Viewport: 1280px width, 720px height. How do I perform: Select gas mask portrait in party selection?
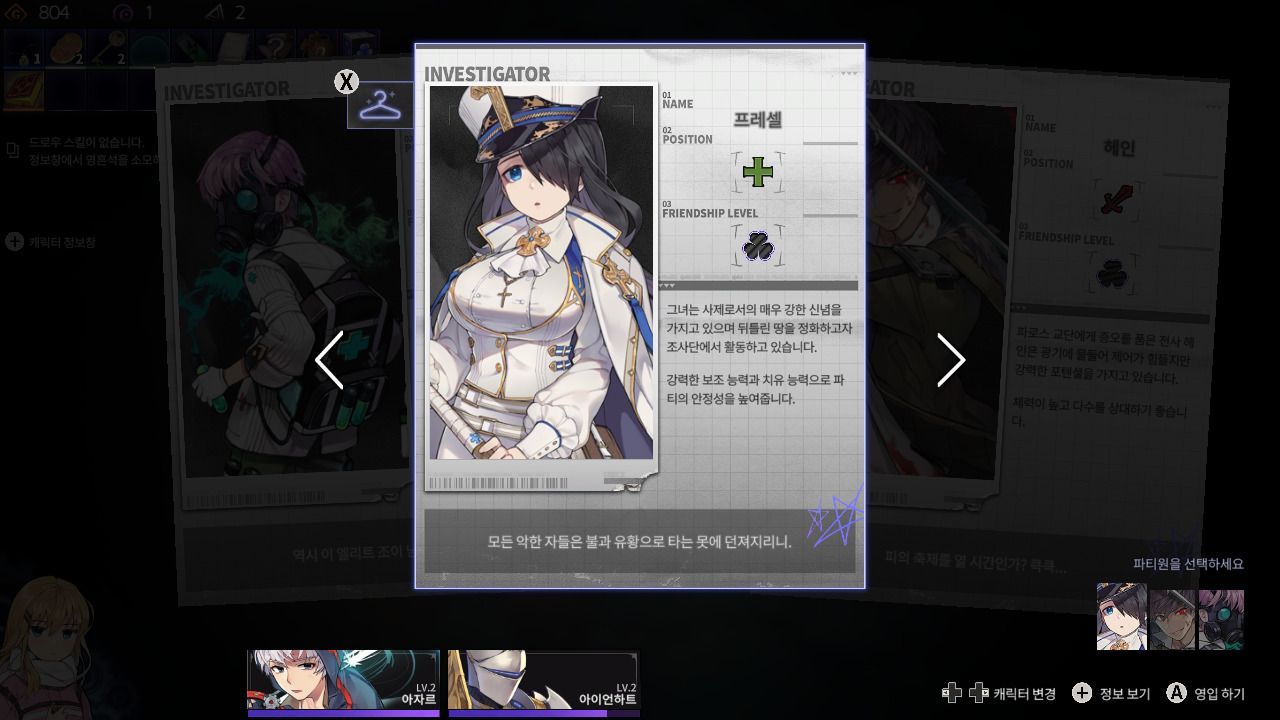(1221, 619)
